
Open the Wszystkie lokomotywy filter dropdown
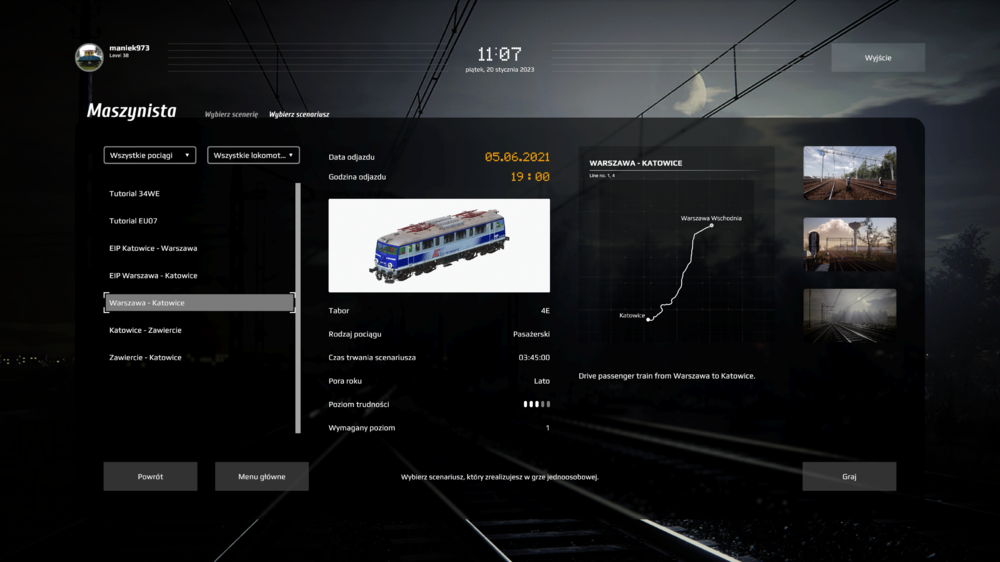coord(253,155)
